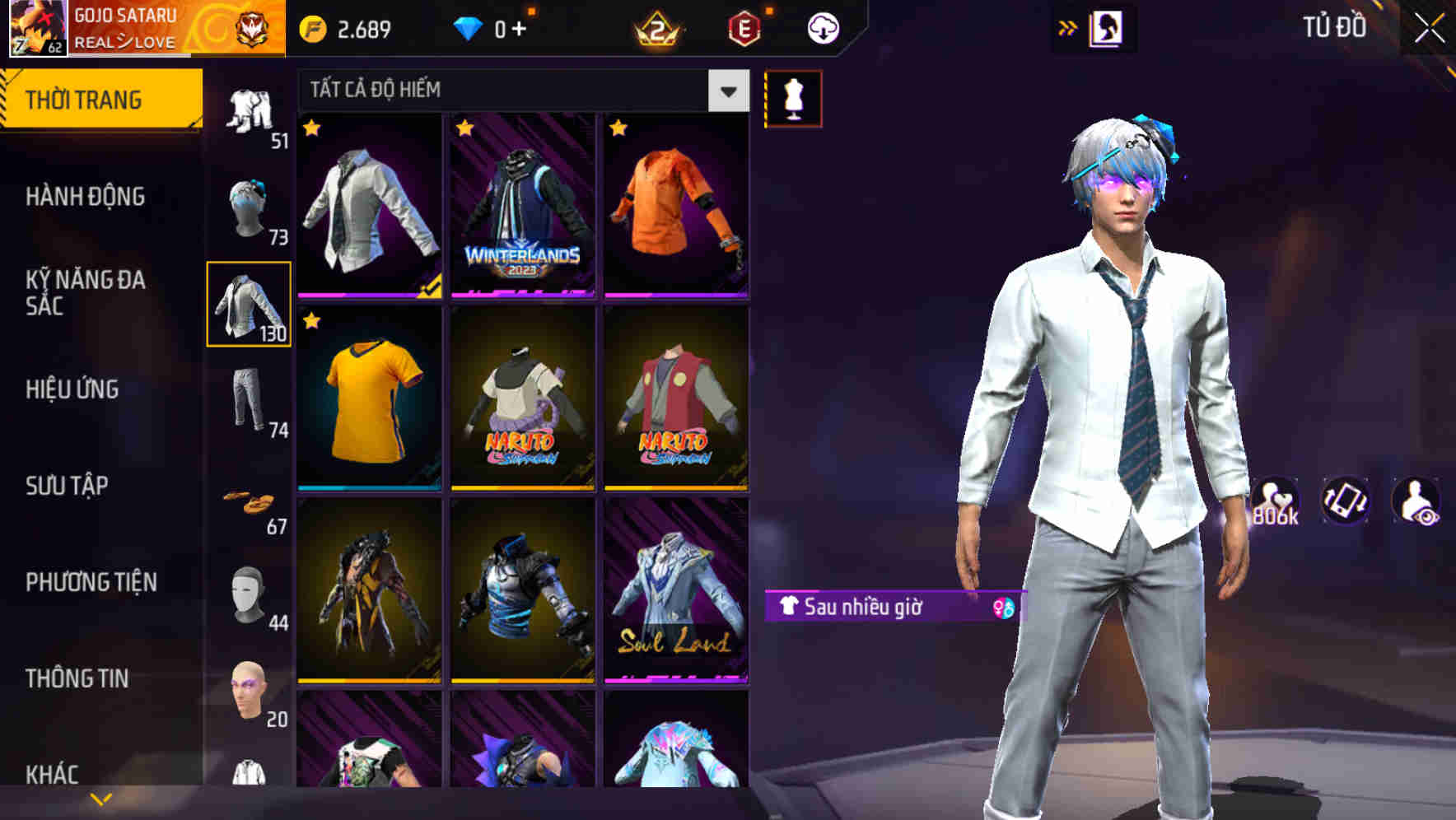Expand more options with the double chevron

[x=1066, y=26]
